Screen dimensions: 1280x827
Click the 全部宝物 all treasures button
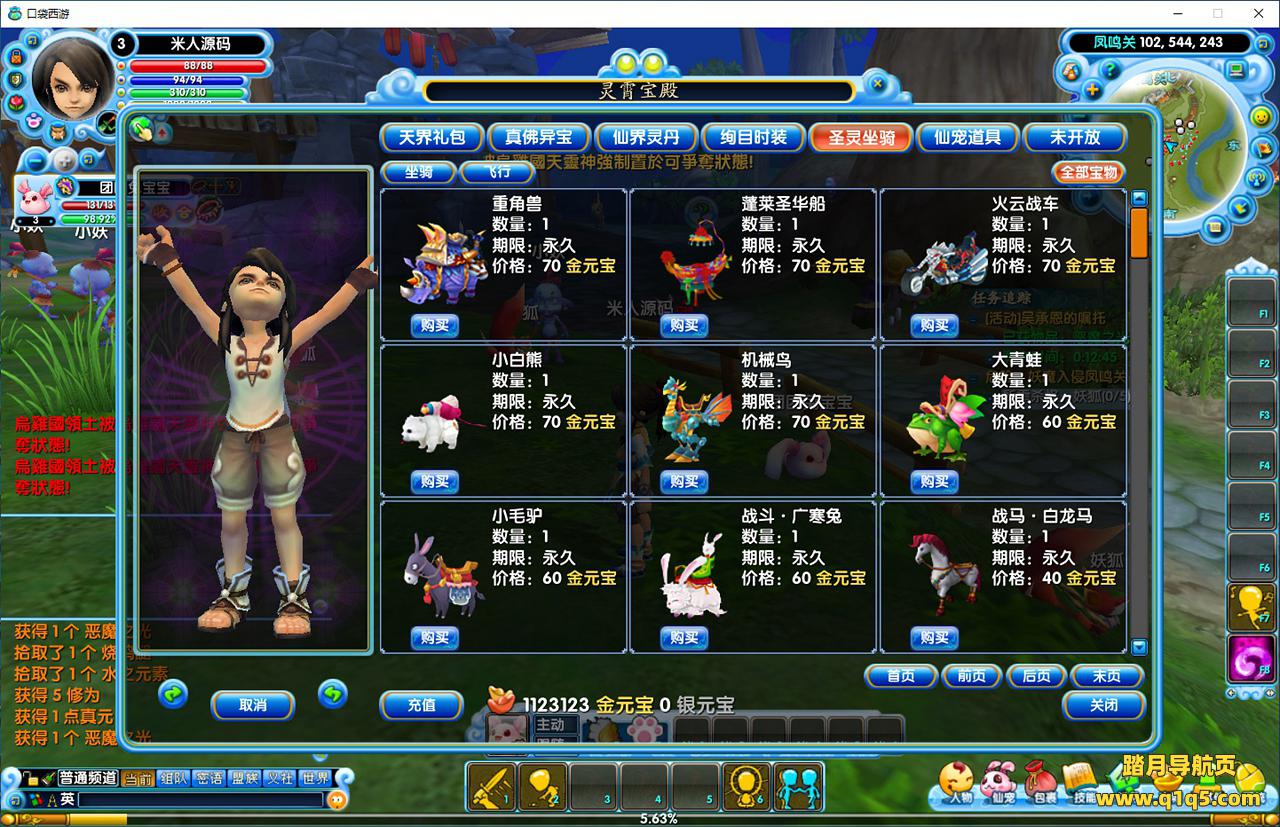(1088, 172)
